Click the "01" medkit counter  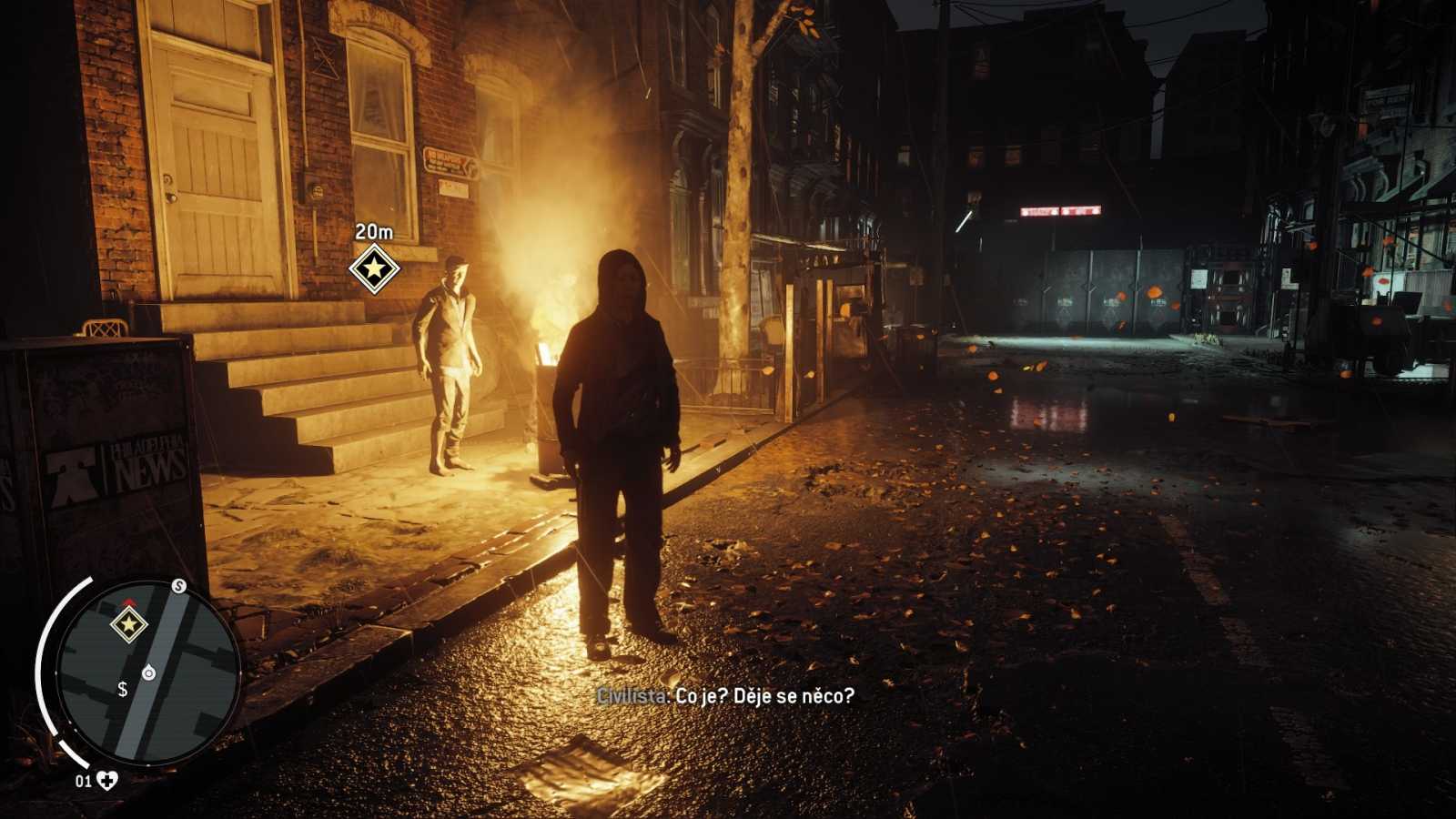(x=84, y=781)
